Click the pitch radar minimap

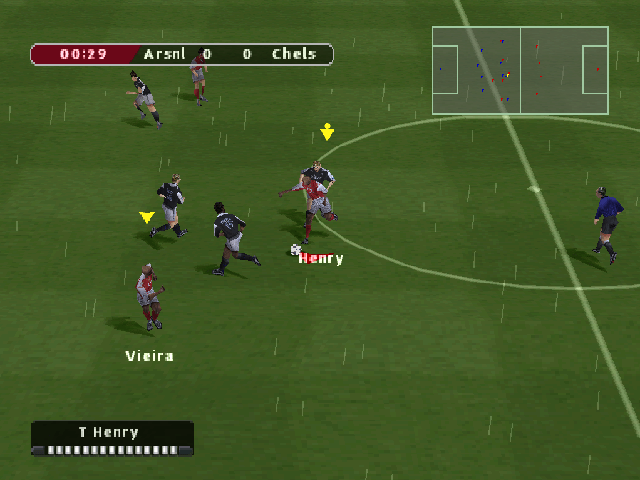pyautogui.click(x=520, y=70)
